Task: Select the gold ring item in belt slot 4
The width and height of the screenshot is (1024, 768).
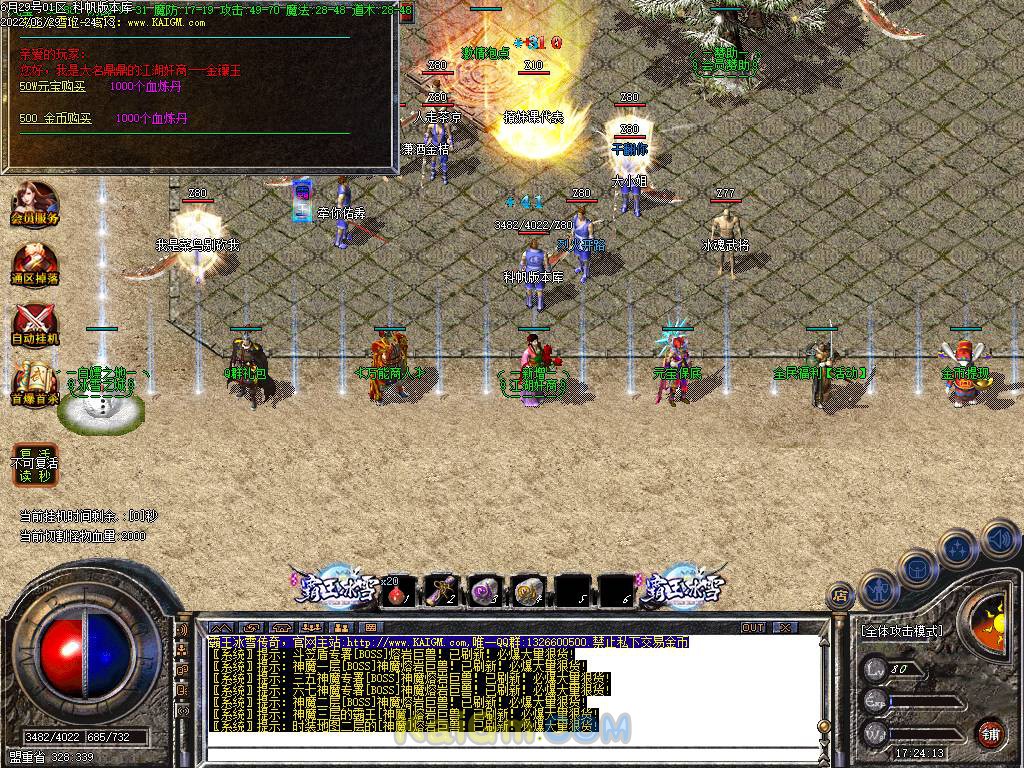Action: 528,592
